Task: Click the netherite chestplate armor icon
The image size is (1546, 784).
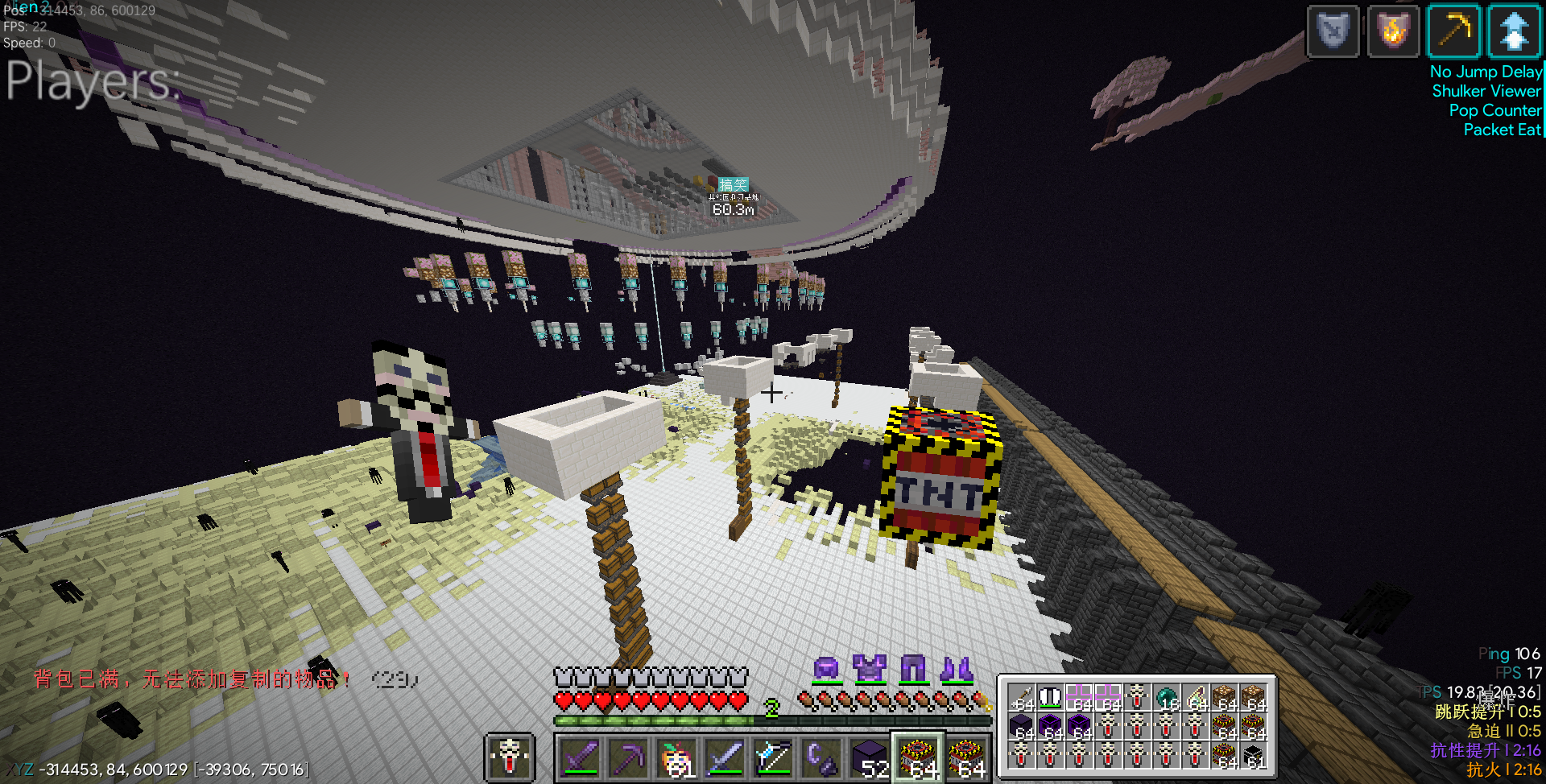Action: coord(870,669)
